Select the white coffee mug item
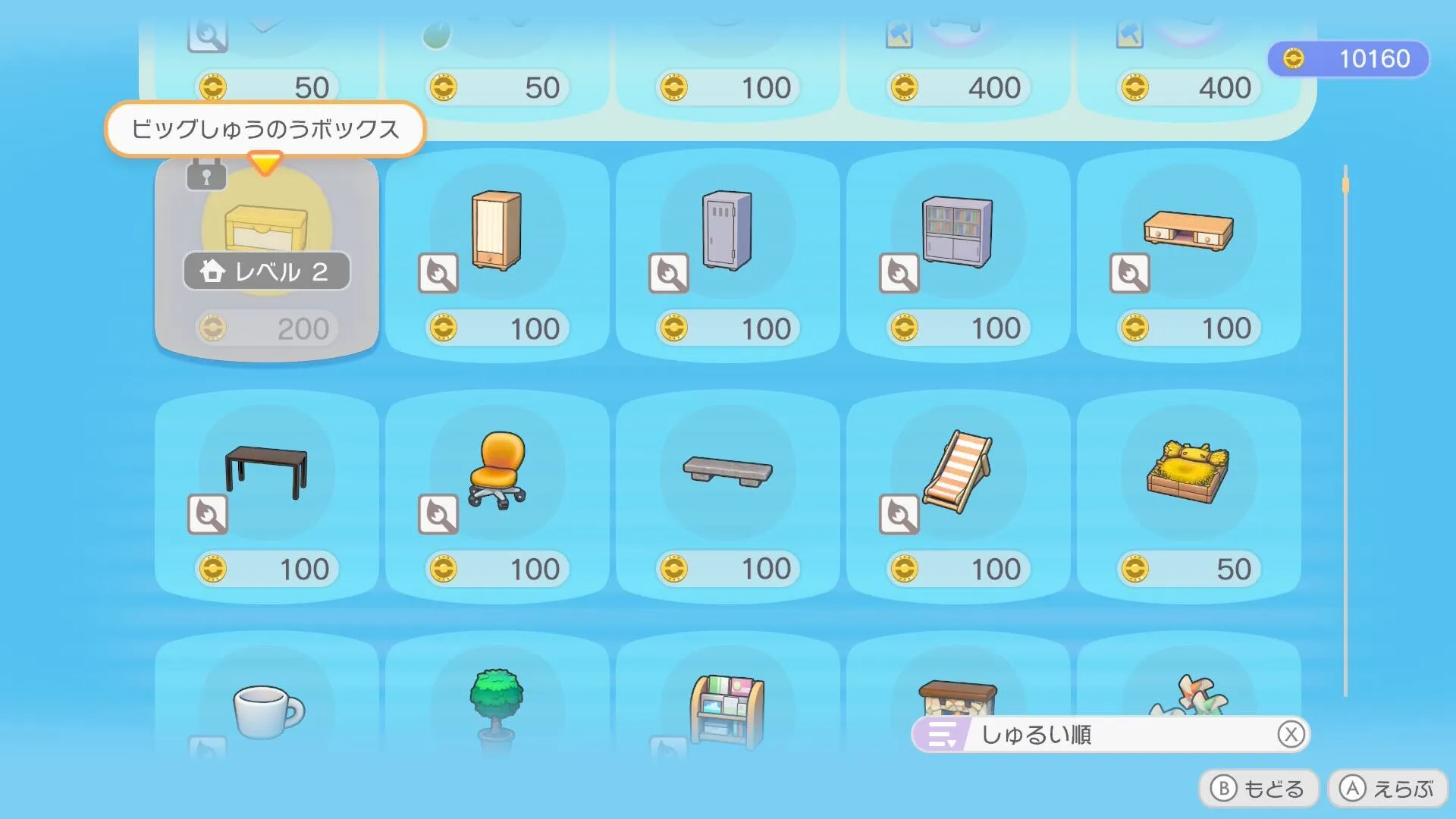Image resolution: width=1456 pixels, height=819 pixels. [x=267, y=709]
